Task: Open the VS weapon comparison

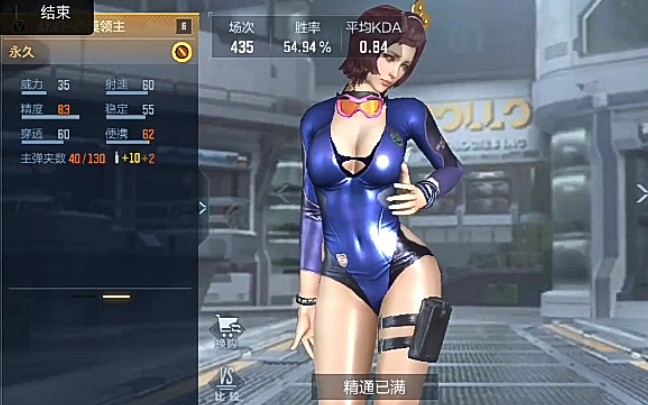Action: [226, 381]
